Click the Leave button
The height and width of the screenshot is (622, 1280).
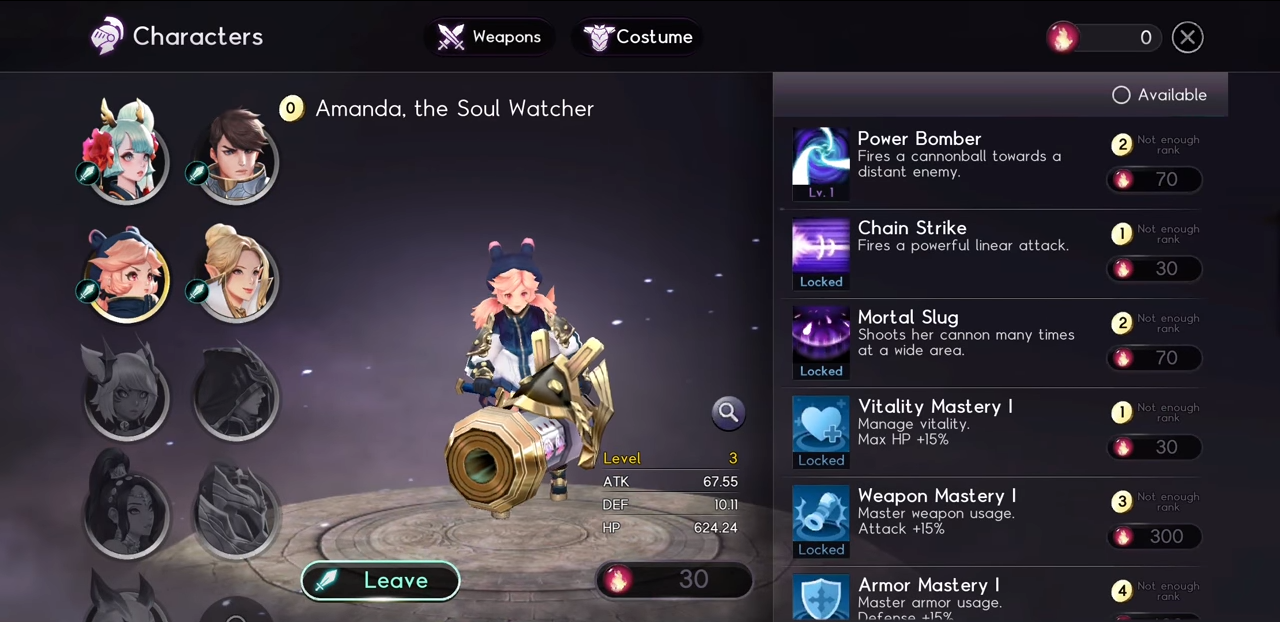[380, 581]
